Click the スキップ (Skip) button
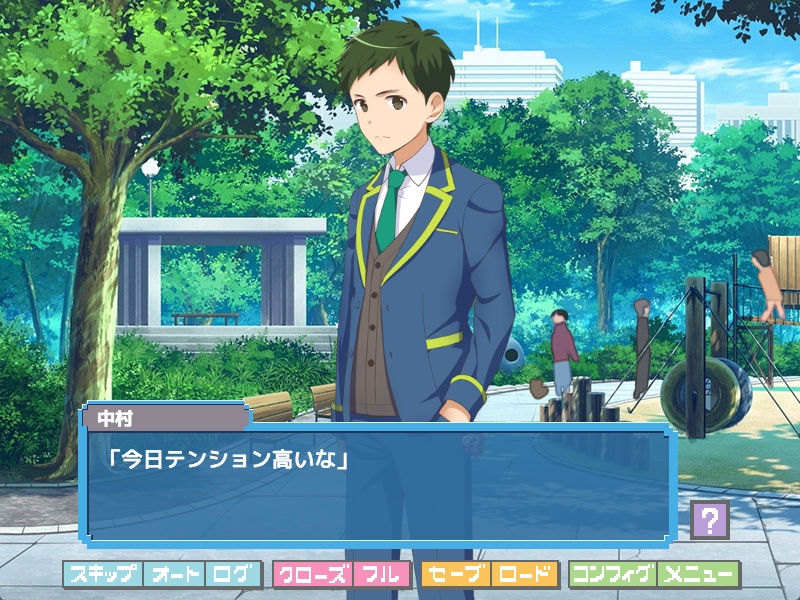Image resolution: width=800 pixels, height=600 pixels. 103,575
